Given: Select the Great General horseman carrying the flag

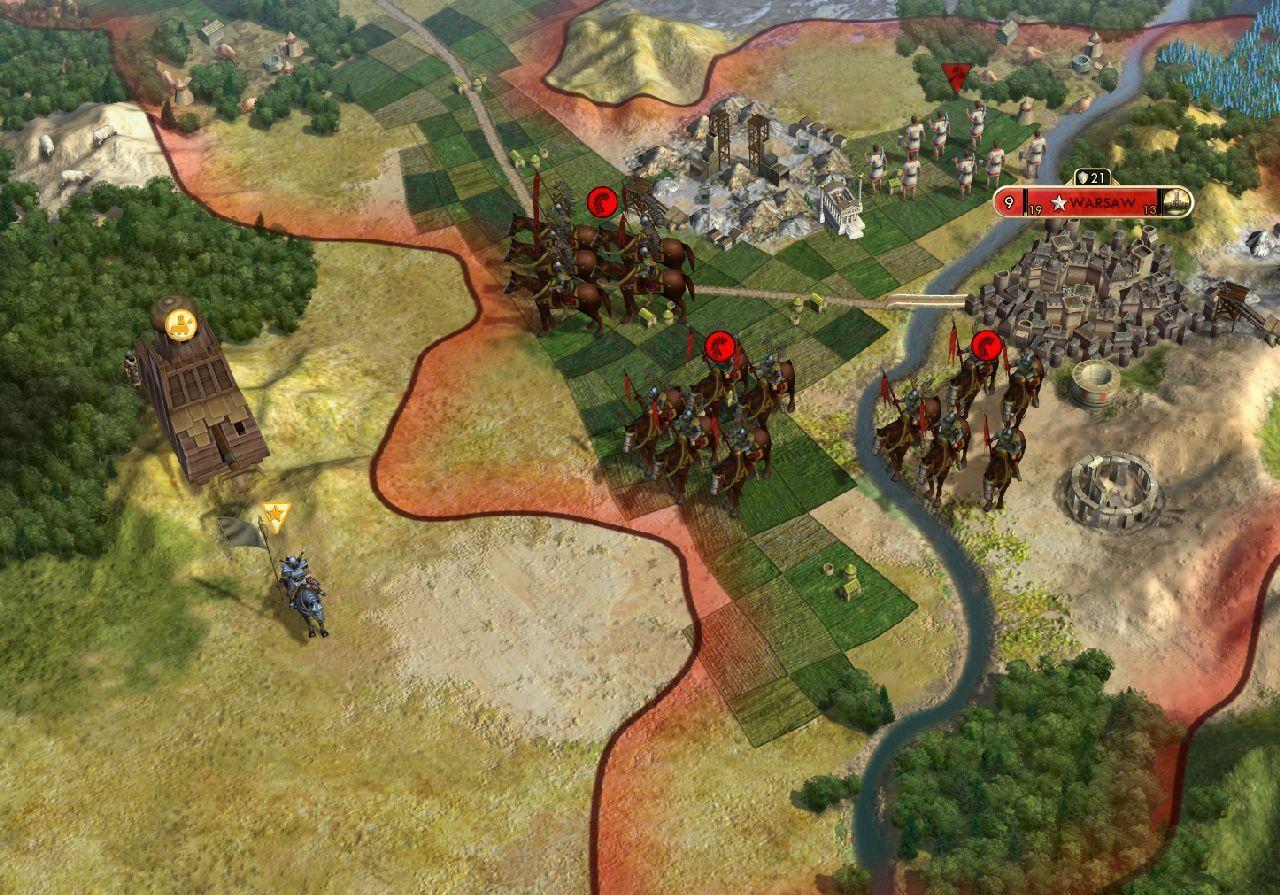Looking at the screenshot, I should (300, 585).
